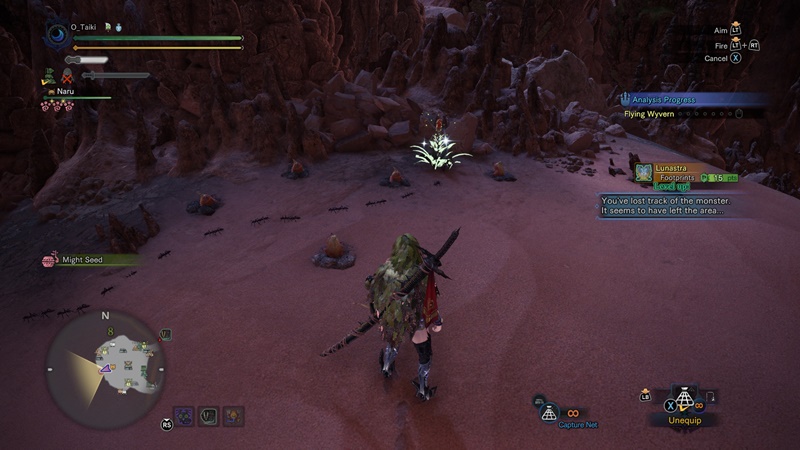Read the lost track of monster message
The image size is (800, 450).
coord(666,205)
